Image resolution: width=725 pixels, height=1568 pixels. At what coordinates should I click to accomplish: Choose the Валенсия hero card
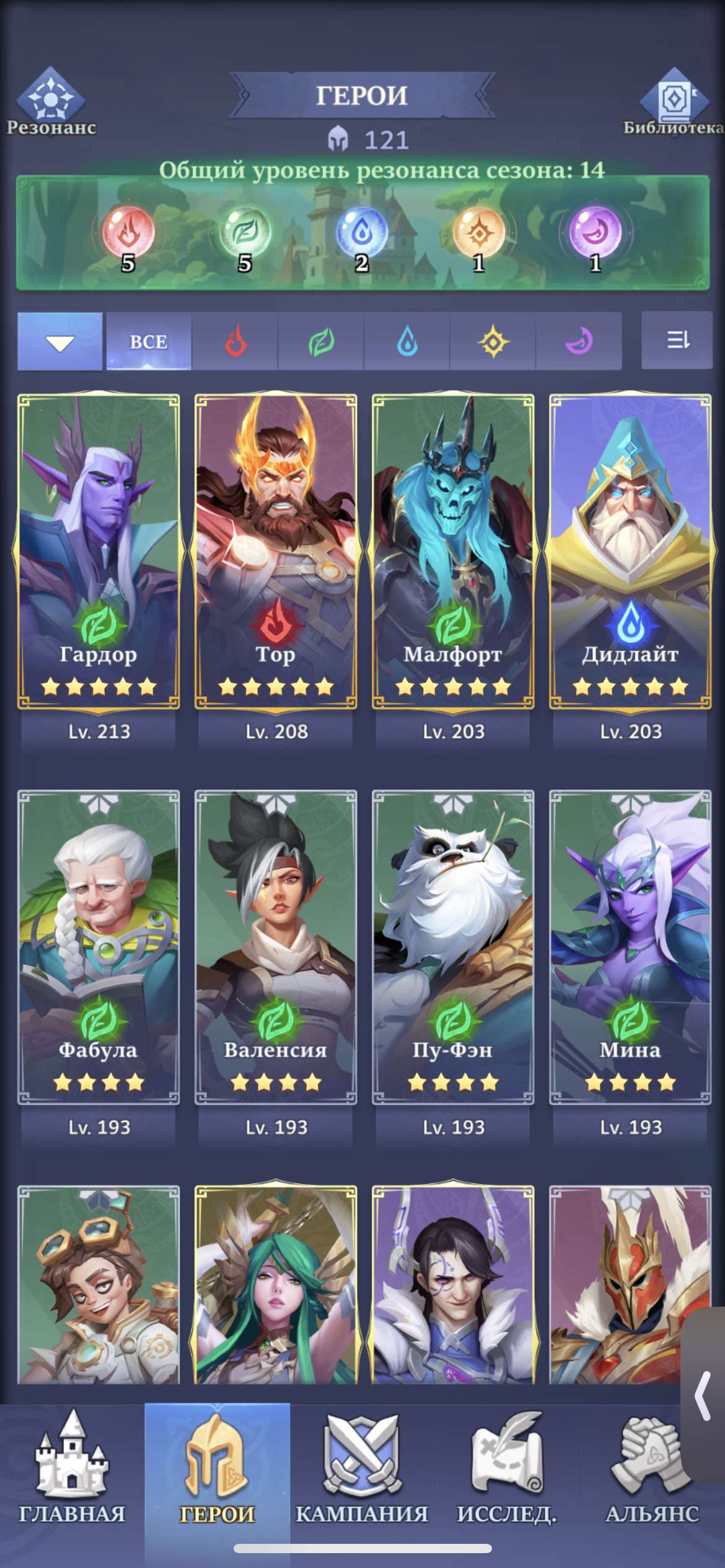tap(276, 947)
